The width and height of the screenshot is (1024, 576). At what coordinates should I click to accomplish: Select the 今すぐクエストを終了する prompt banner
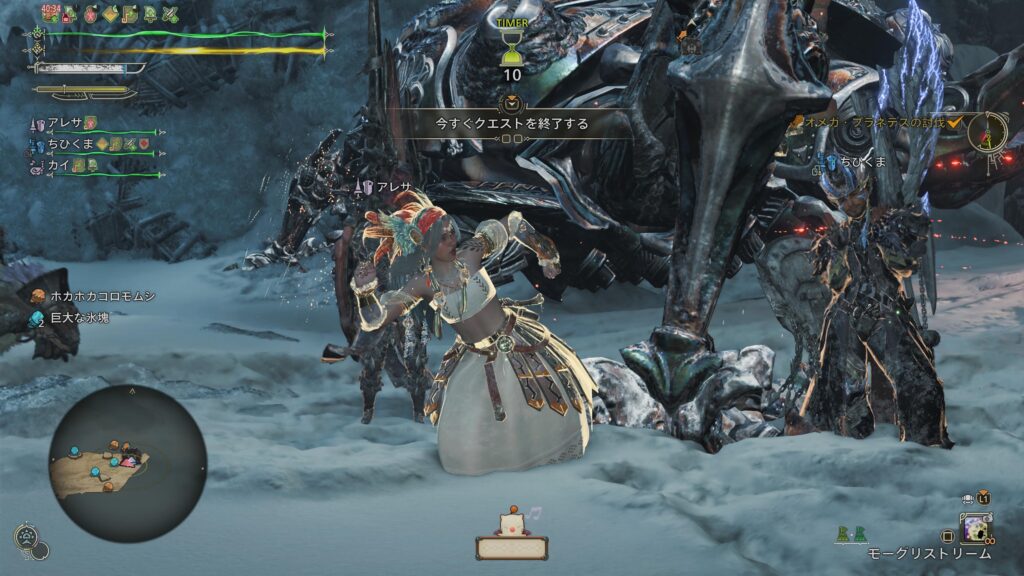coord(511,124)
